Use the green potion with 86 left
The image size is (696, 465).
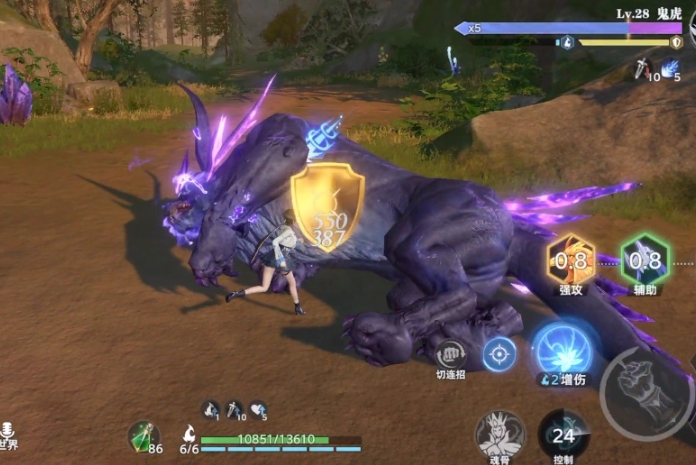point(143,436)
